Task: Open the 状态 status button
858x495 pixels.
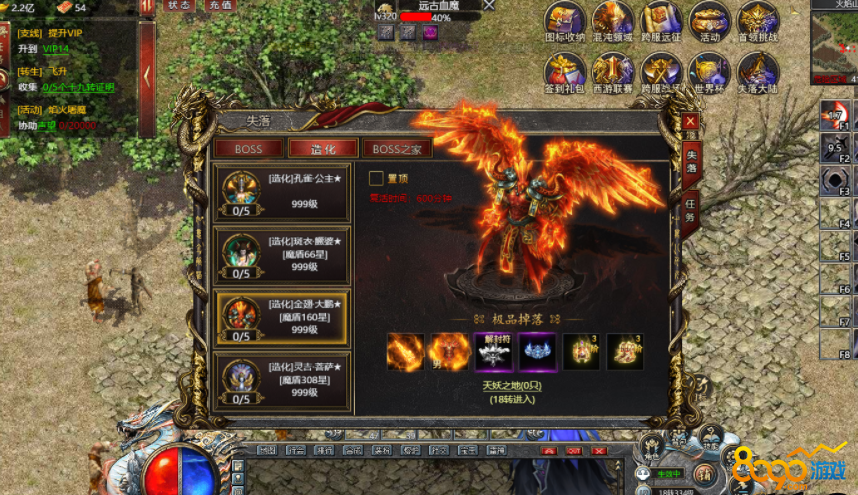Action: coord(179,5)
